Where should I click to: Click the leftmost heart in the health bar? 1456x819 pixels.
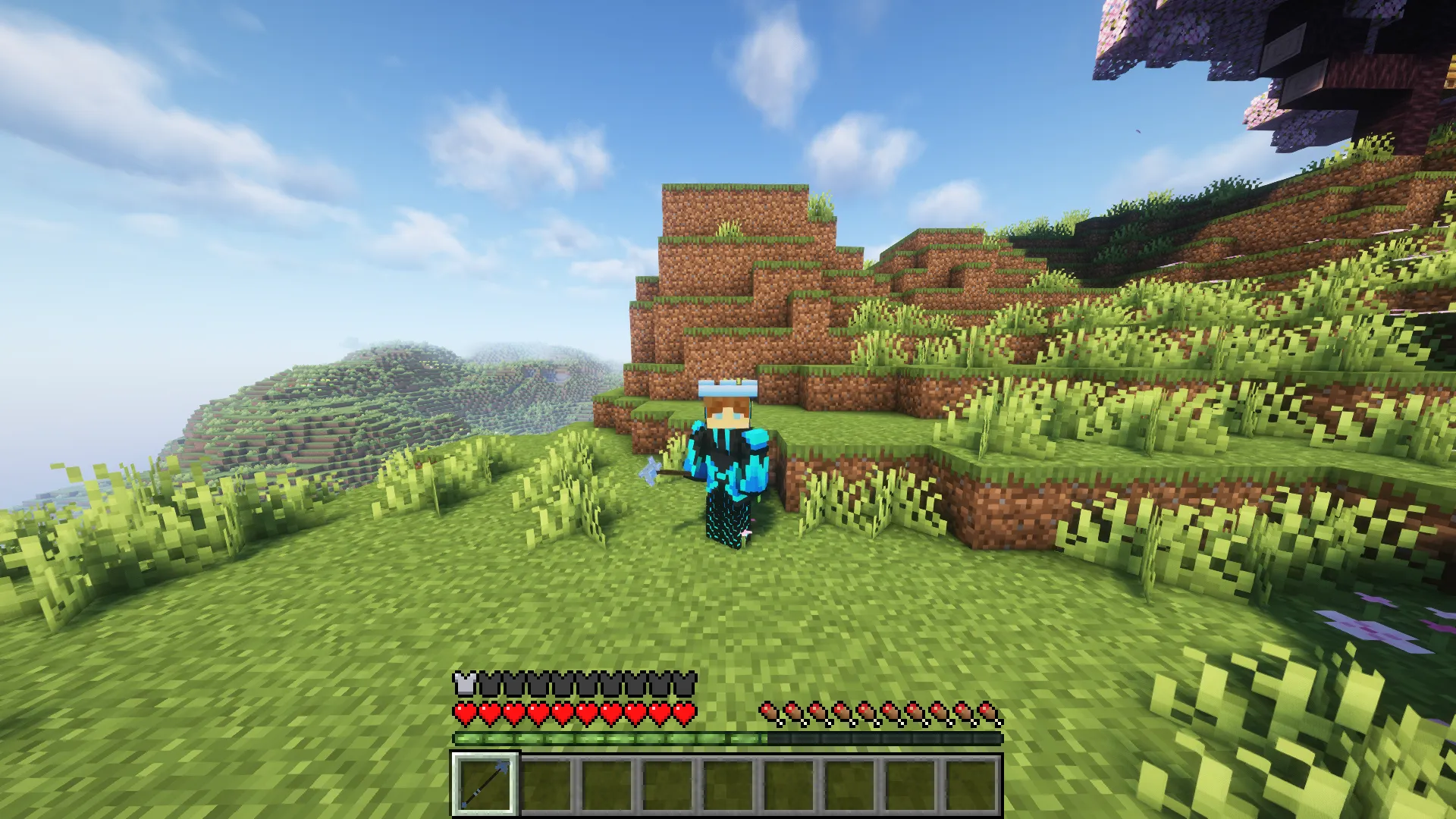(463, 713)
